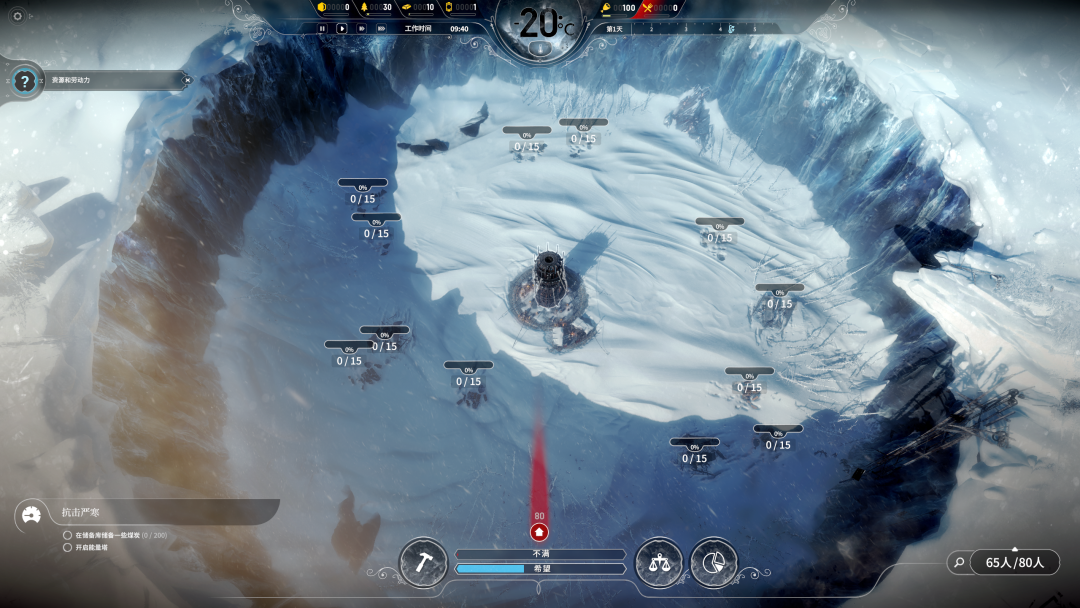Image resolution: width=1080 pixels, height=608 pixels.
Task: Set game to triple fast-forward speed
Action: click(381, 29)
